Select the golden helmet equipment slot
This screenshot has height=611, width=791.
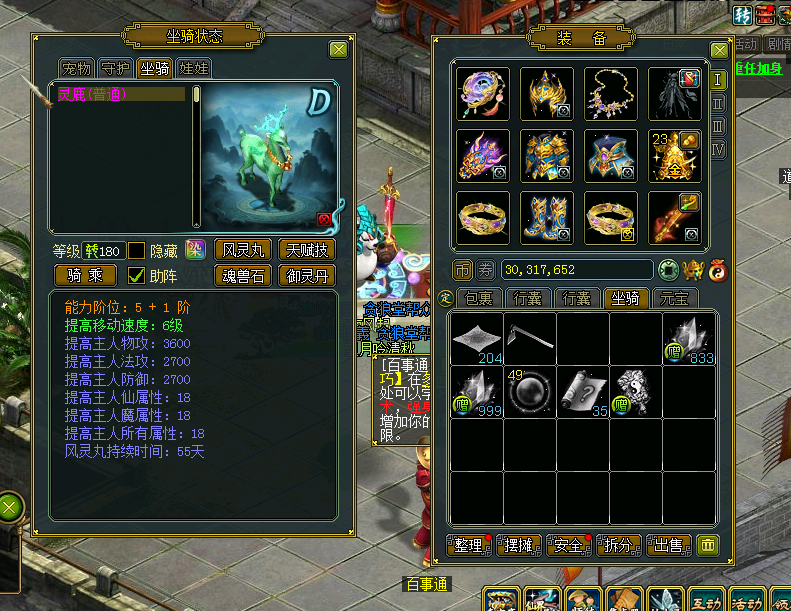tap(547, 94)
